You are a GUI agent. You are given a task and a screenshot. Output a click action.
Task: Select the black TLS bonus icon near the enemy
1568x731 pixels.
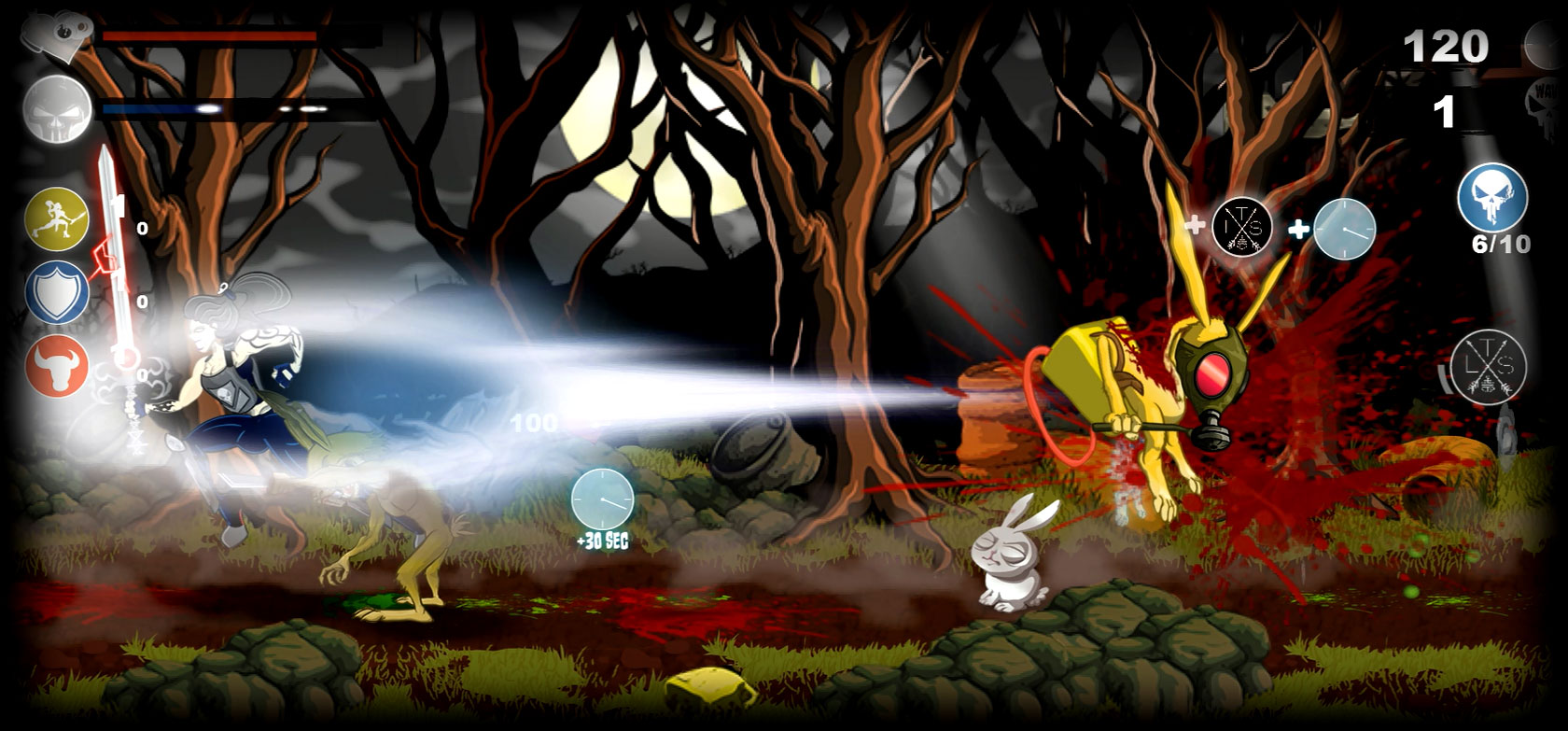coord(1241,227)
